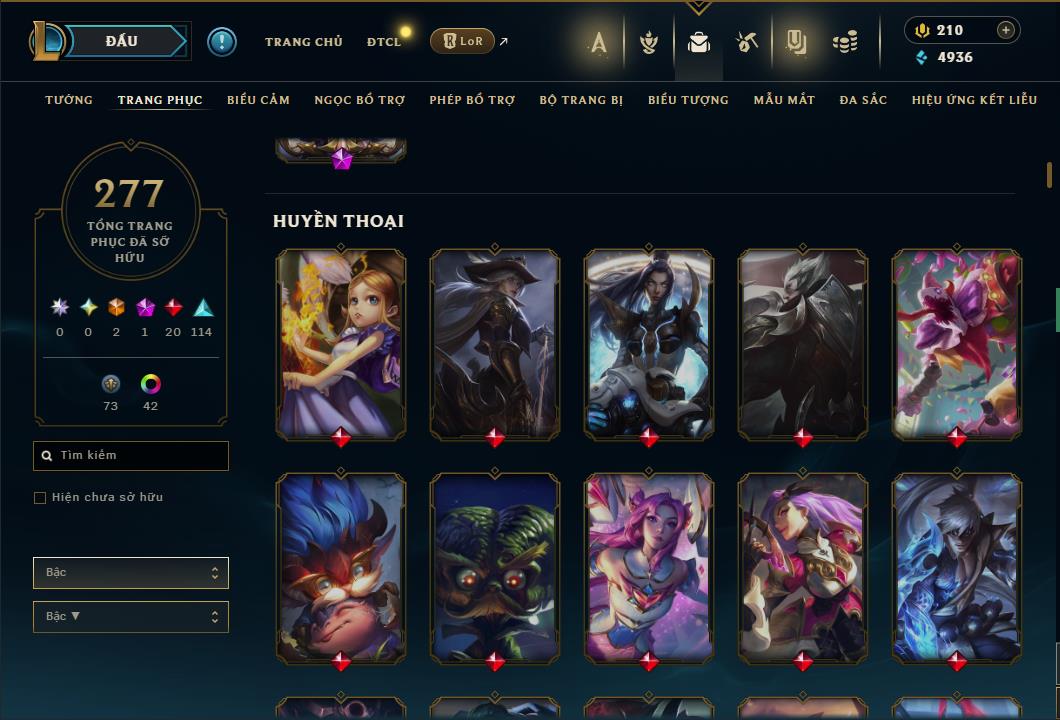
Task: Open the NGỌC BỔ TRỢ tab
Action: (359, 100)
